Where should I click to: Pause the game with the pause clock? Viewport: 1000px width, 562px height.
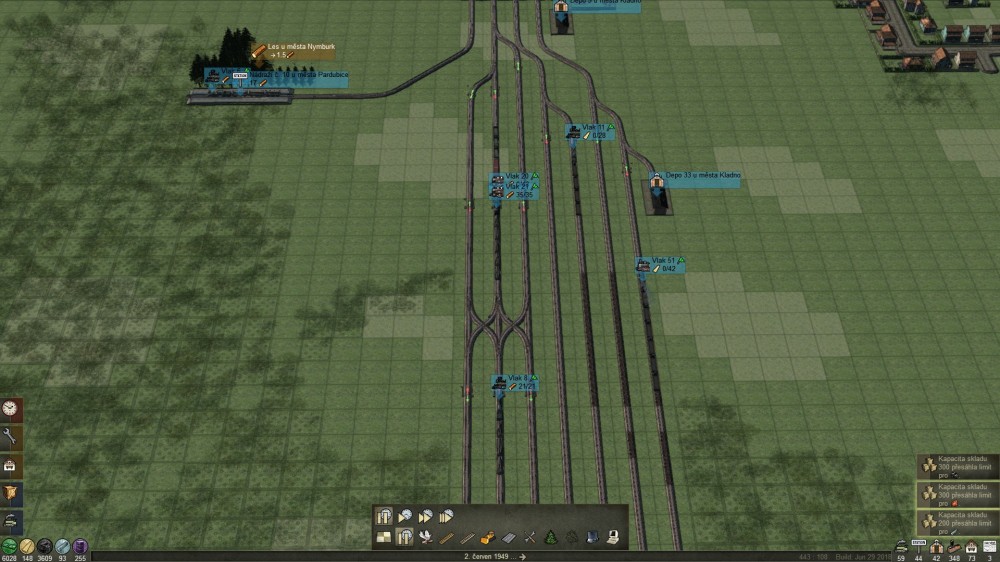click(x=384, y=516)
